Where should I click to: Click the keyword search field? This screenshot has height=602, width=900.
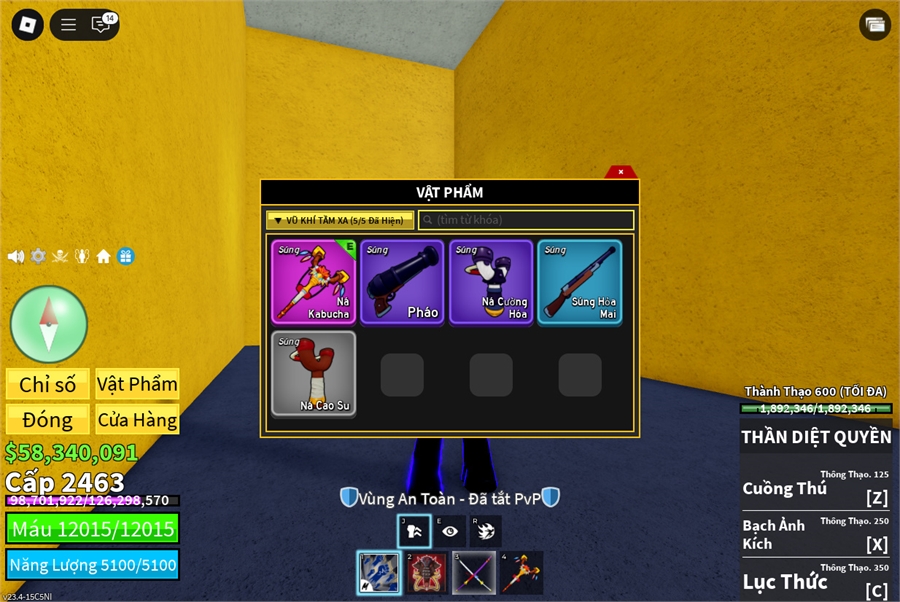[x=526, y=220]
